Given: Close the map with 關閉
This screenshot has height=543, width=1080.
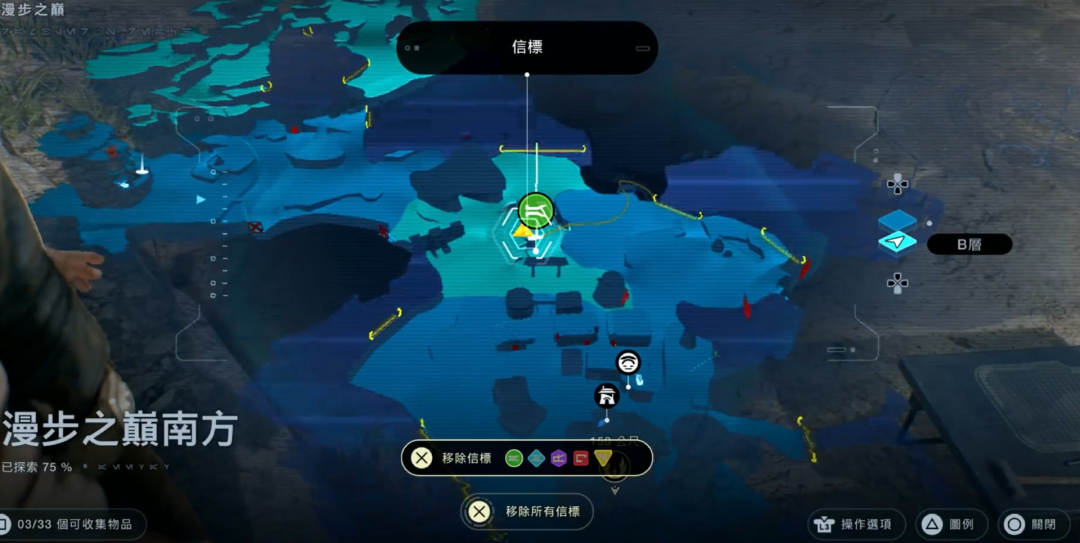Looking at the screenshot, I should 1032,524.
